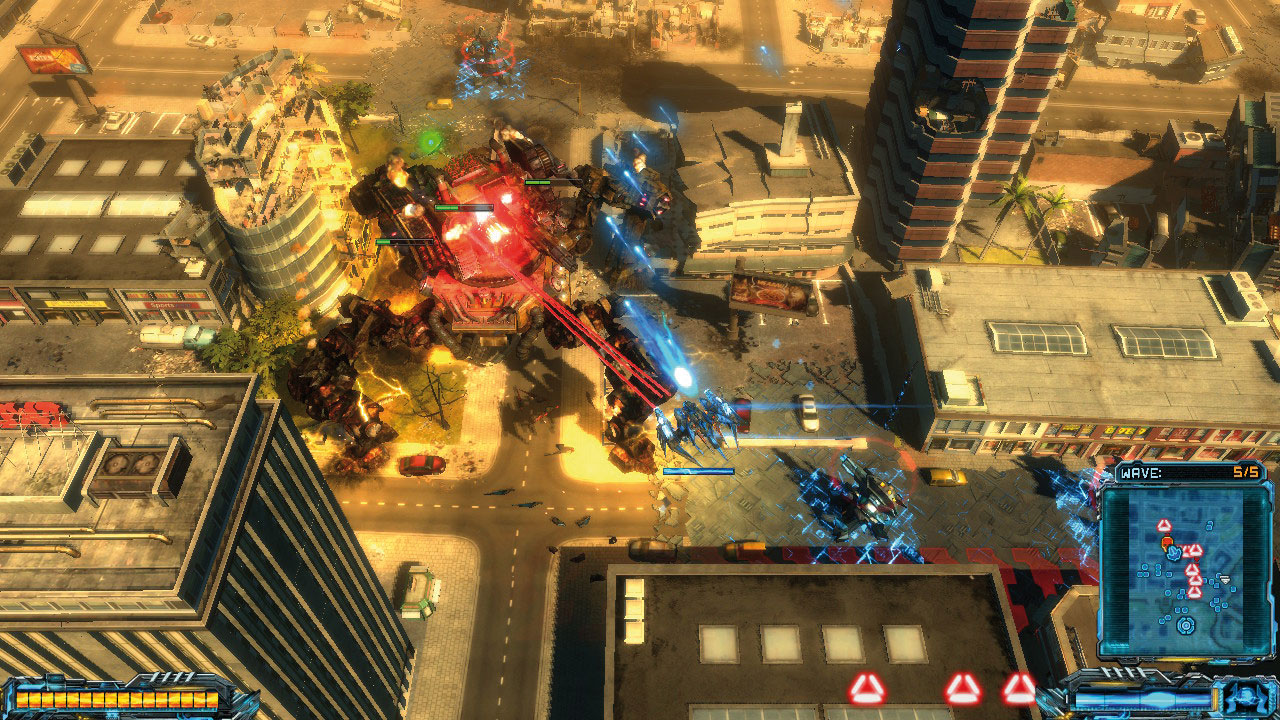Click the circular base marker on minimap
This screenshot has height=720, width=1280.
(x=1186, y=626)
